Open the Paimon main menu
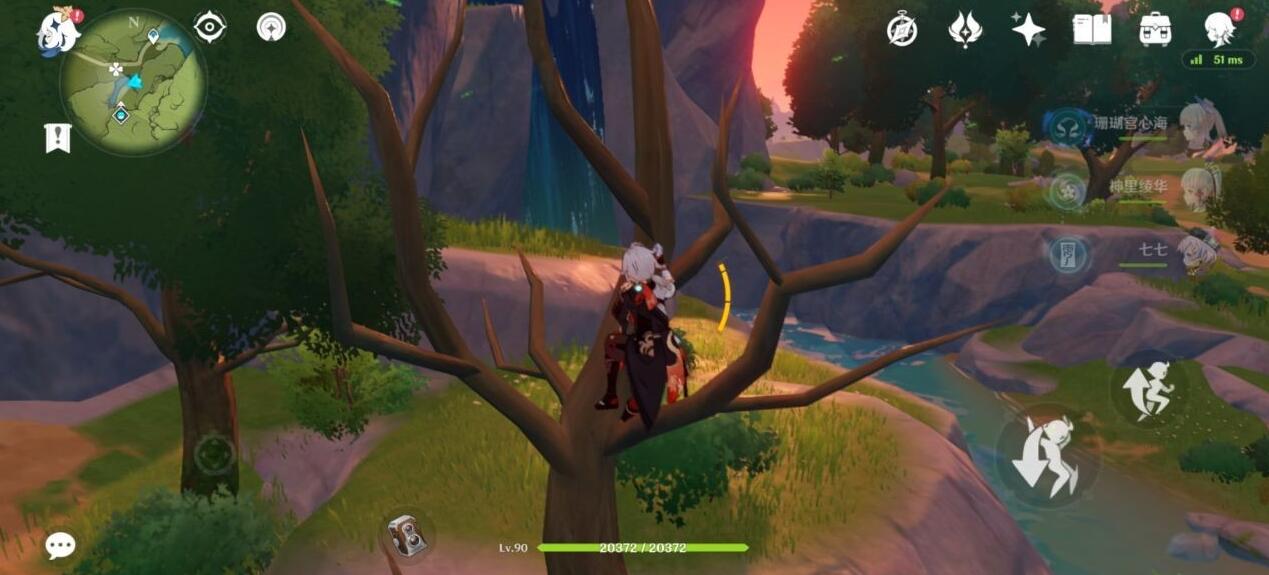The image size is (1269, 575). click(x=60, y=29)
